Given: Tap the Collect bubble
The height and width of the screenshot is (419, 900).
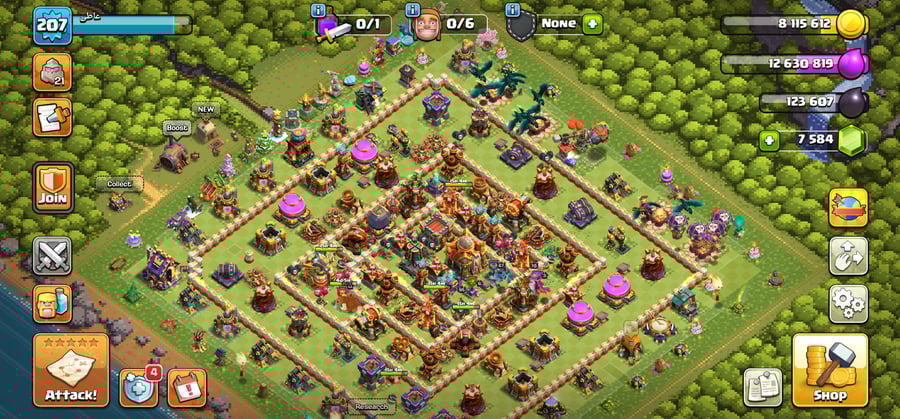Looking at the screenshot, I should click(119, 184).
